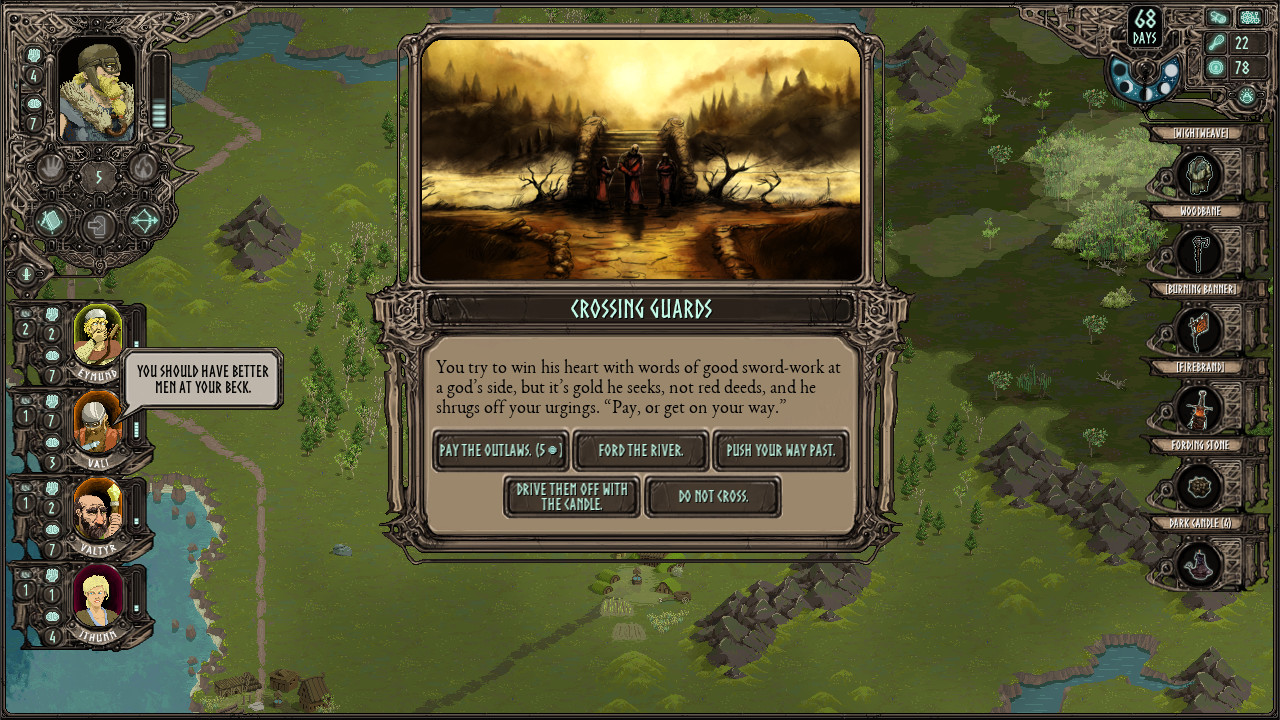Screen dimensions: 1280x720
Task: Choose Ford the River option
Action: 640,451
